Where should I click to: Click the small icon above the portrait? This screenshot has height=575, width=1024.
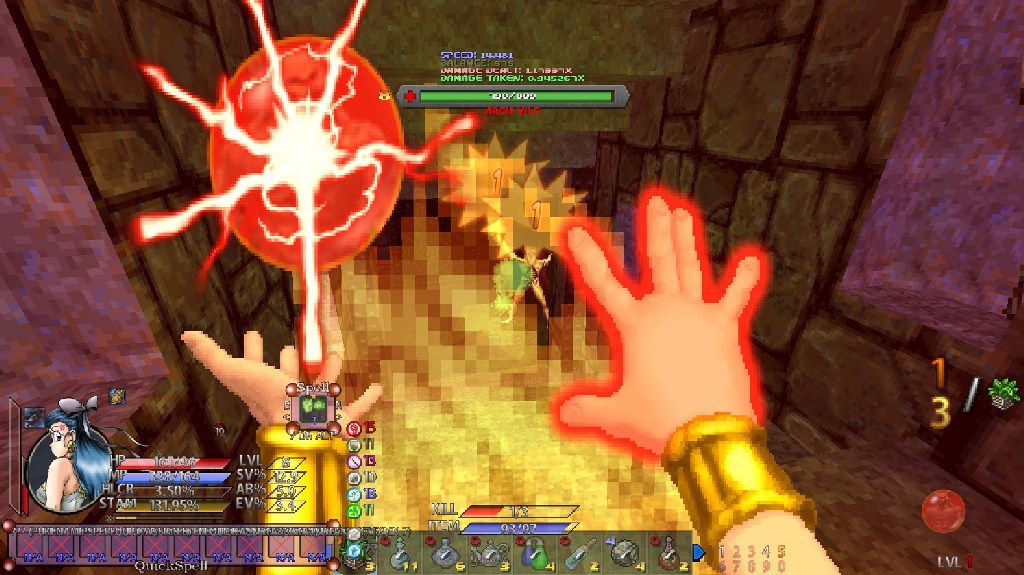tap(116, 396)
